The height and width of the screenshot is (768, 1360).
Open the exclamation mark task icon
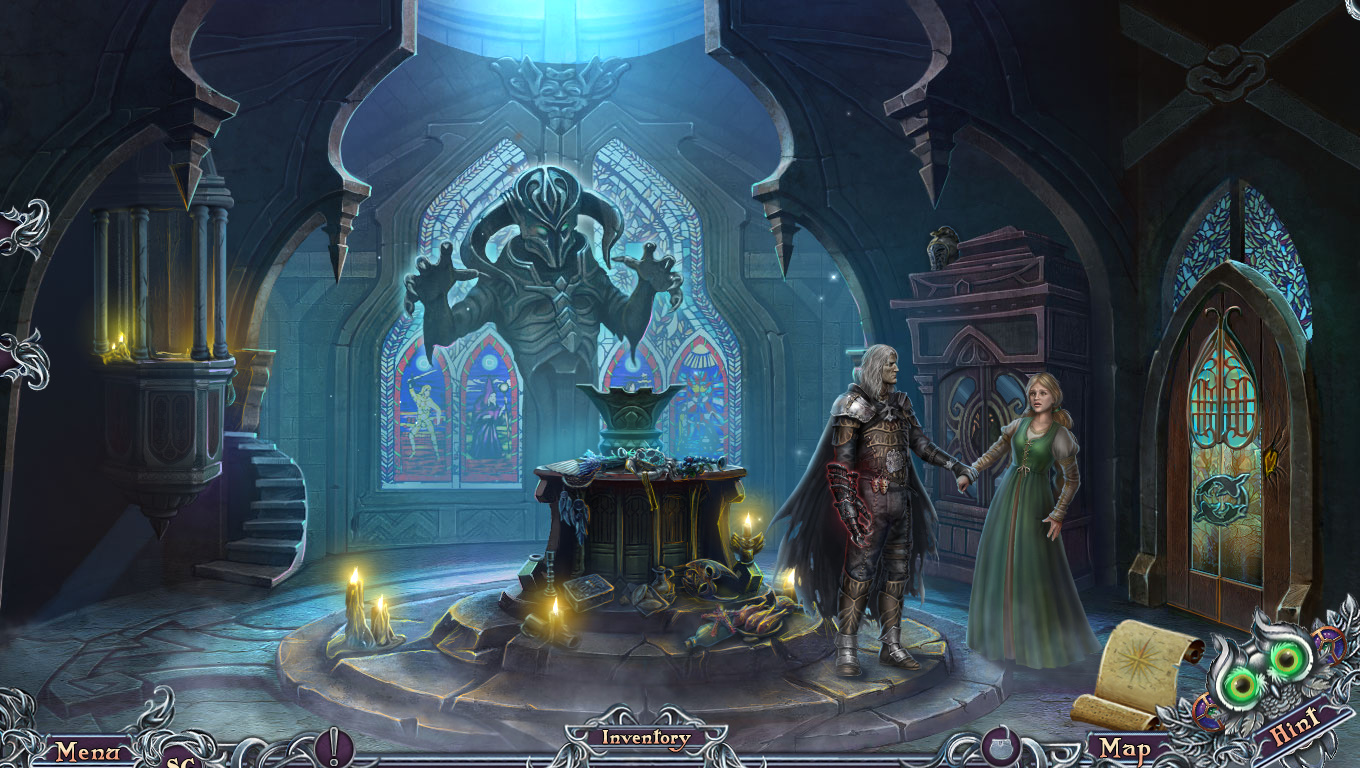(x=333, y=748)
